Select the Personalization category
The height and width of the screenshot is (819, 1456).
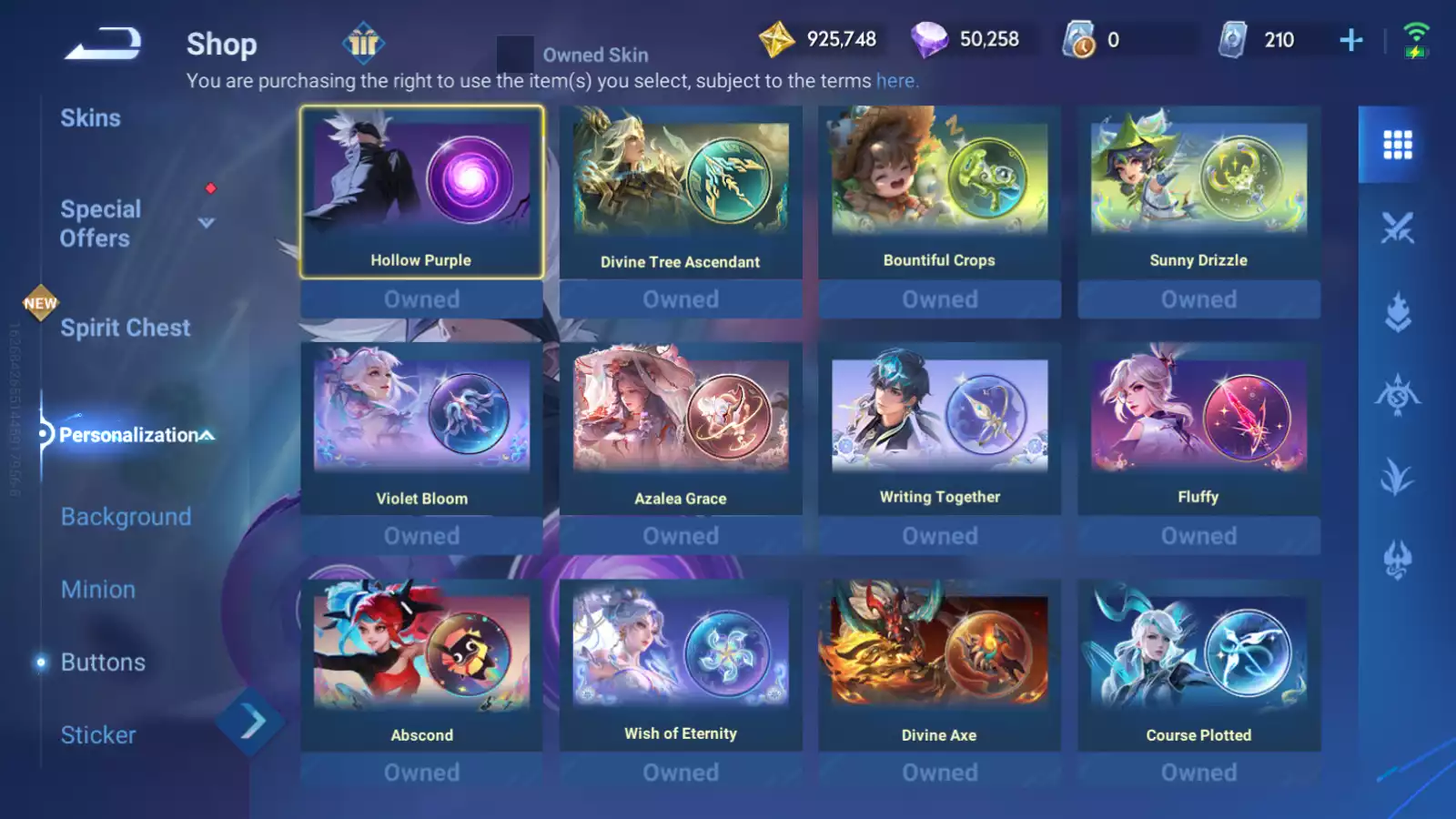[127, 435]
